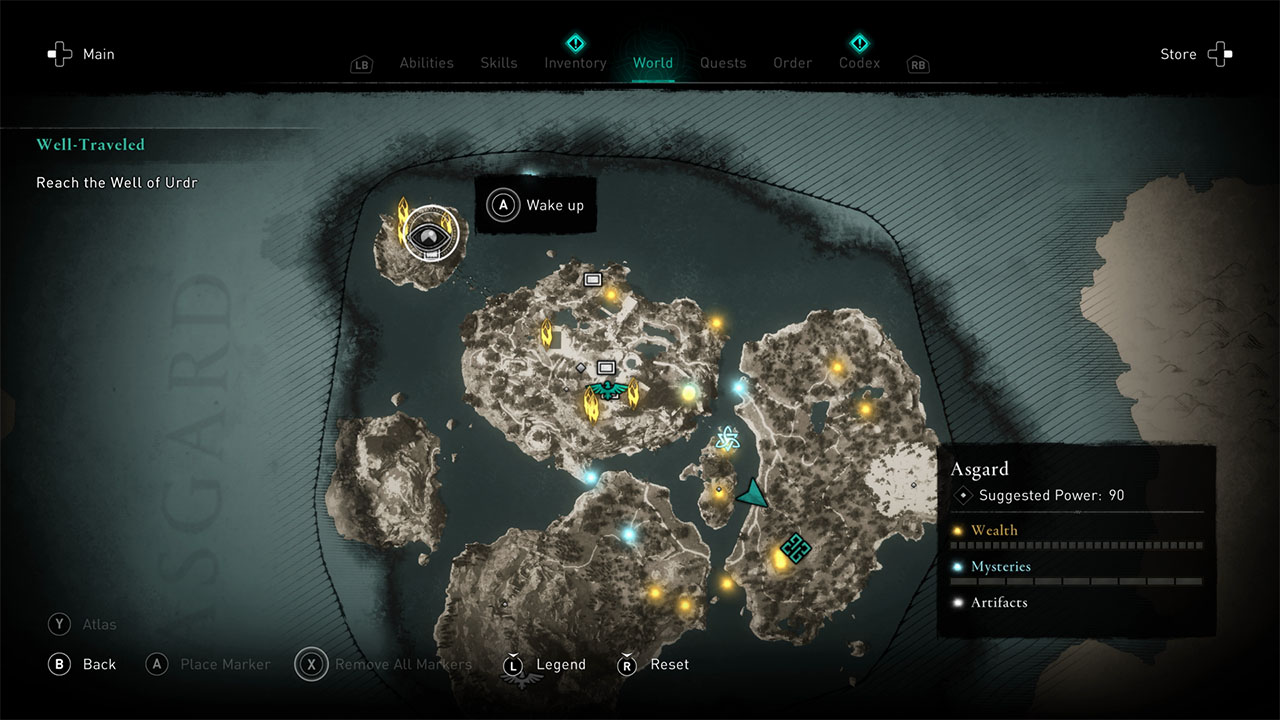Switch to the Abilities tab
The image size is (1280, 720).
click(426, 63)
